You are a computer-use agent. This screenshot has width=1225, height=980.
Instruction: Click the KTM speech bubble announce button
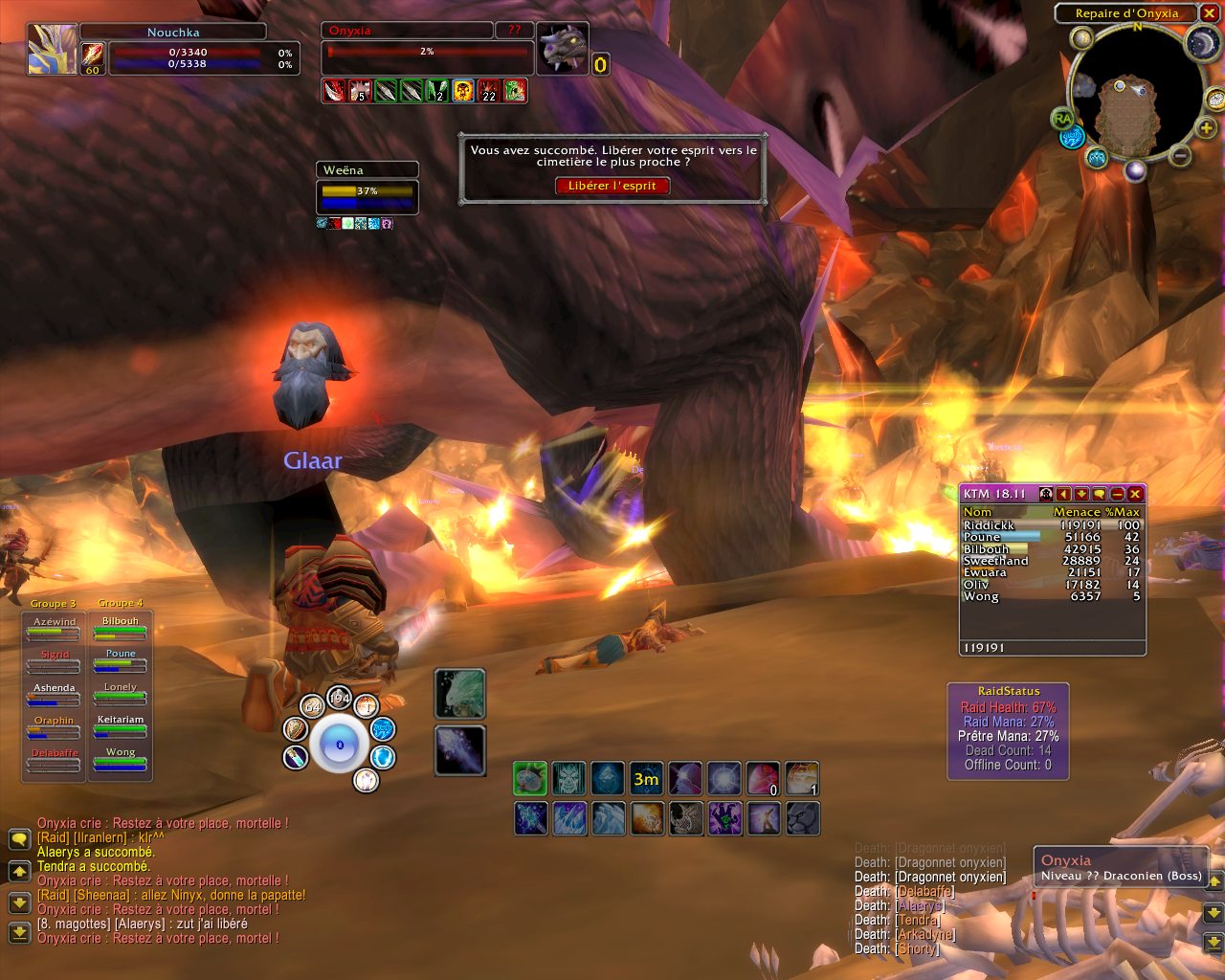tap(1099, 494)
